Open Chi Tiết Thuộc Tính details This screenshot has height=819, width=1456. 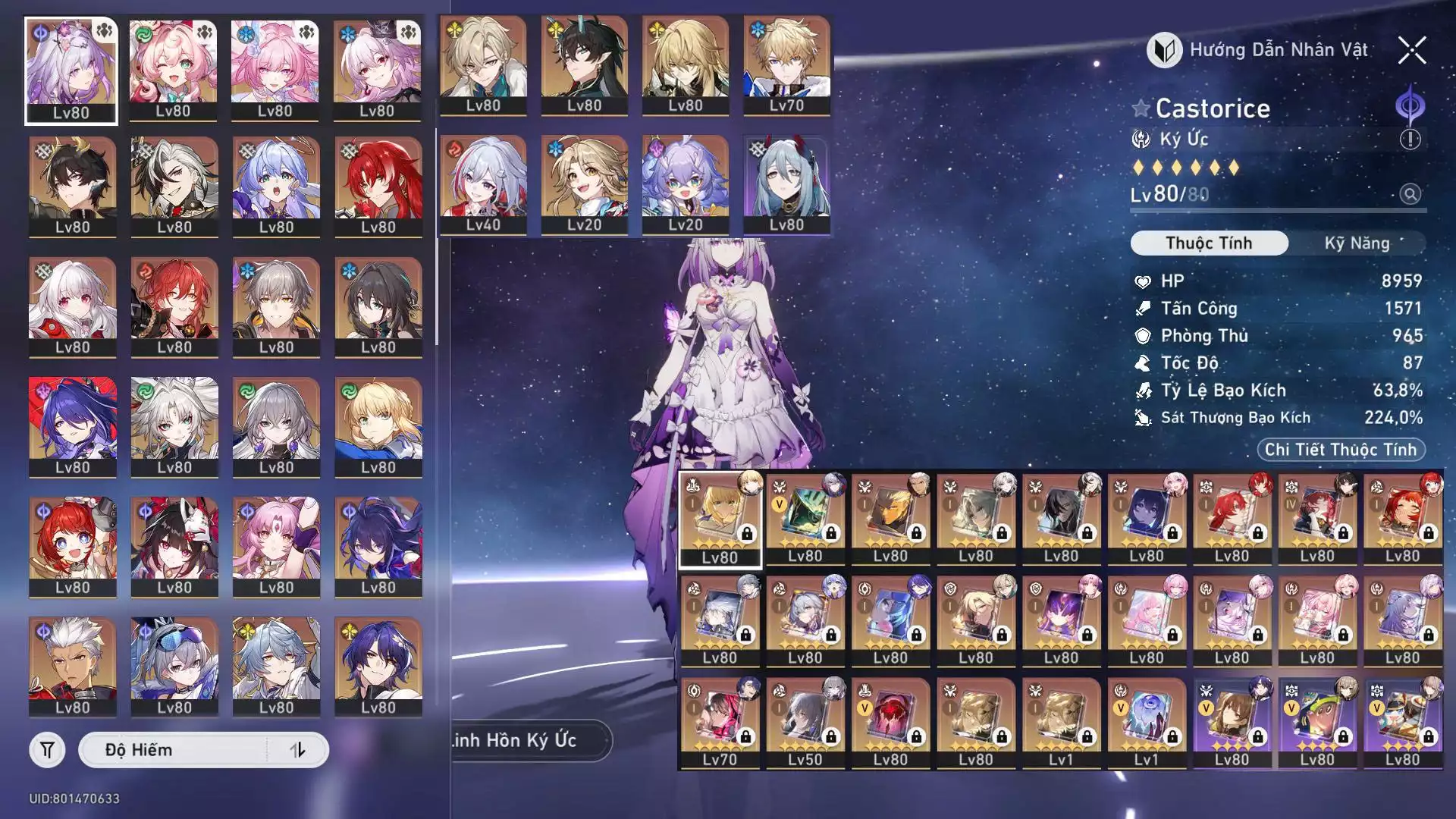click(1340, 450)
